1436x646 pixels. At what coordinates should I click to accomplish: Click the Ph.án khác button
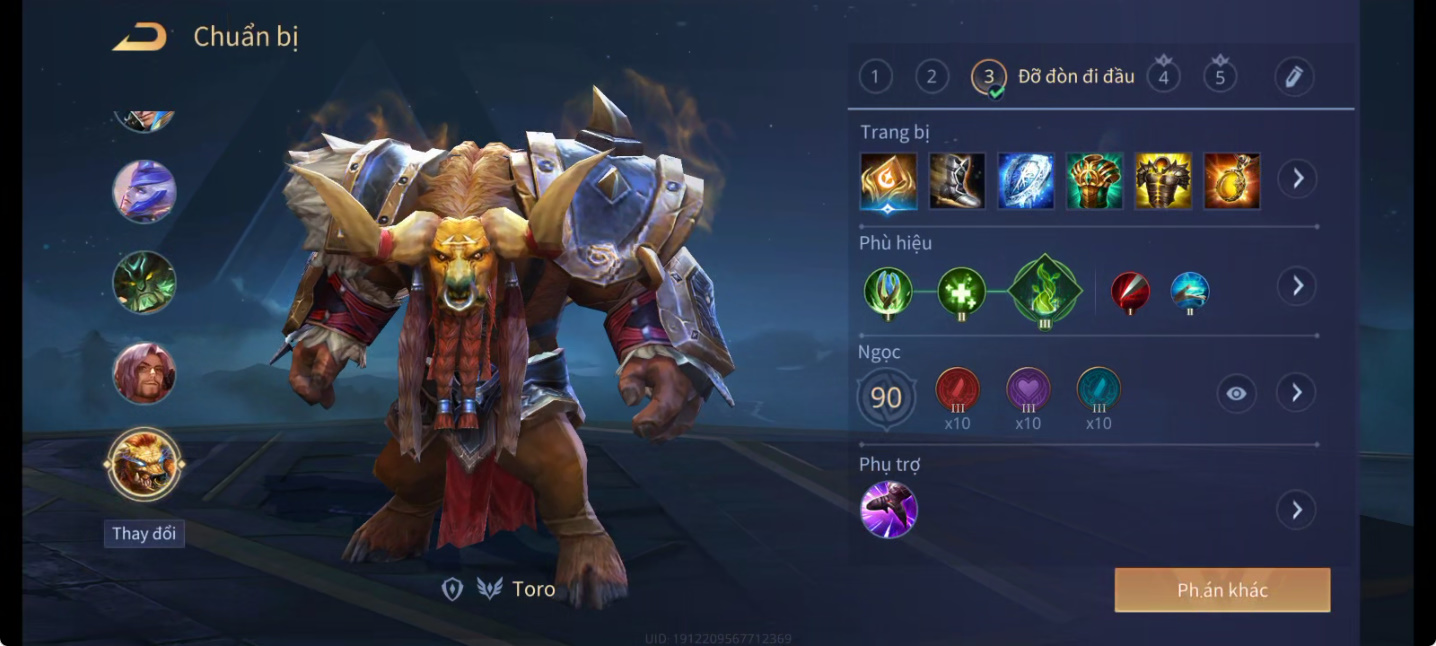1222,590
